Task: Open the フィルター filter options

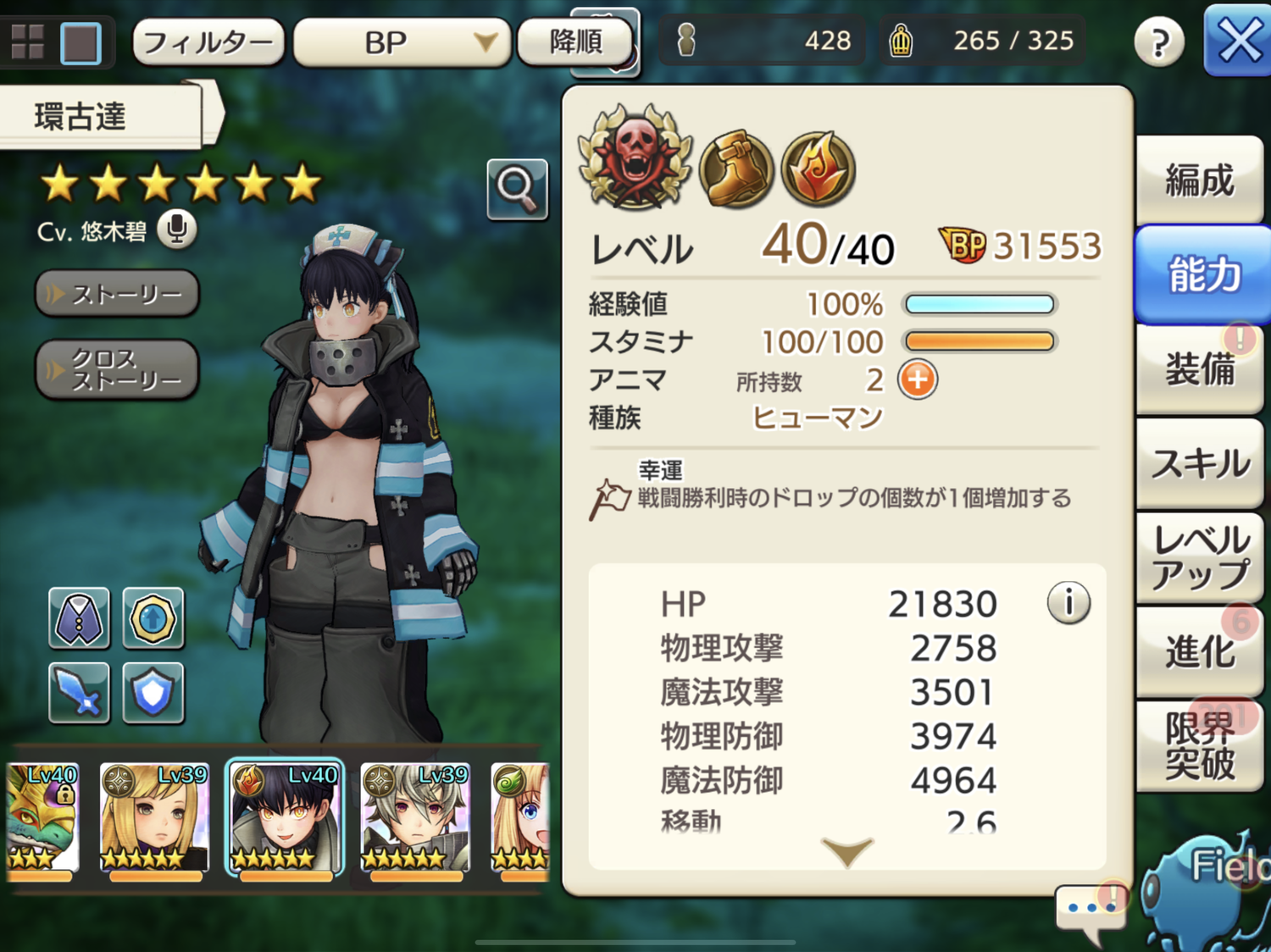Action: point(208,42)
